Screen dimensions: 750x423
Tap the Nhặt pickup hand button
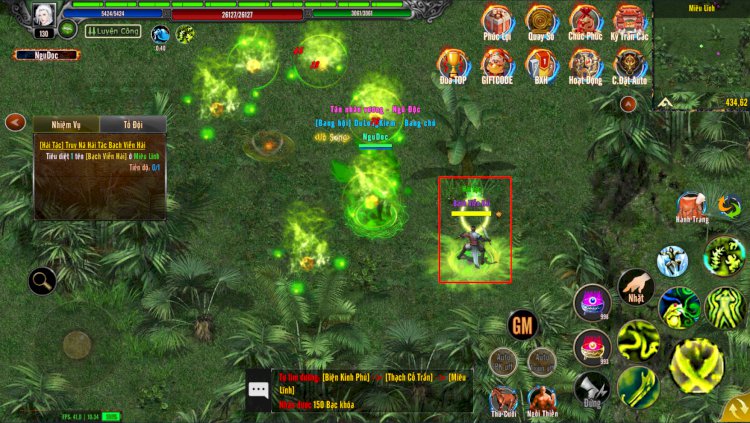point(635,286)
